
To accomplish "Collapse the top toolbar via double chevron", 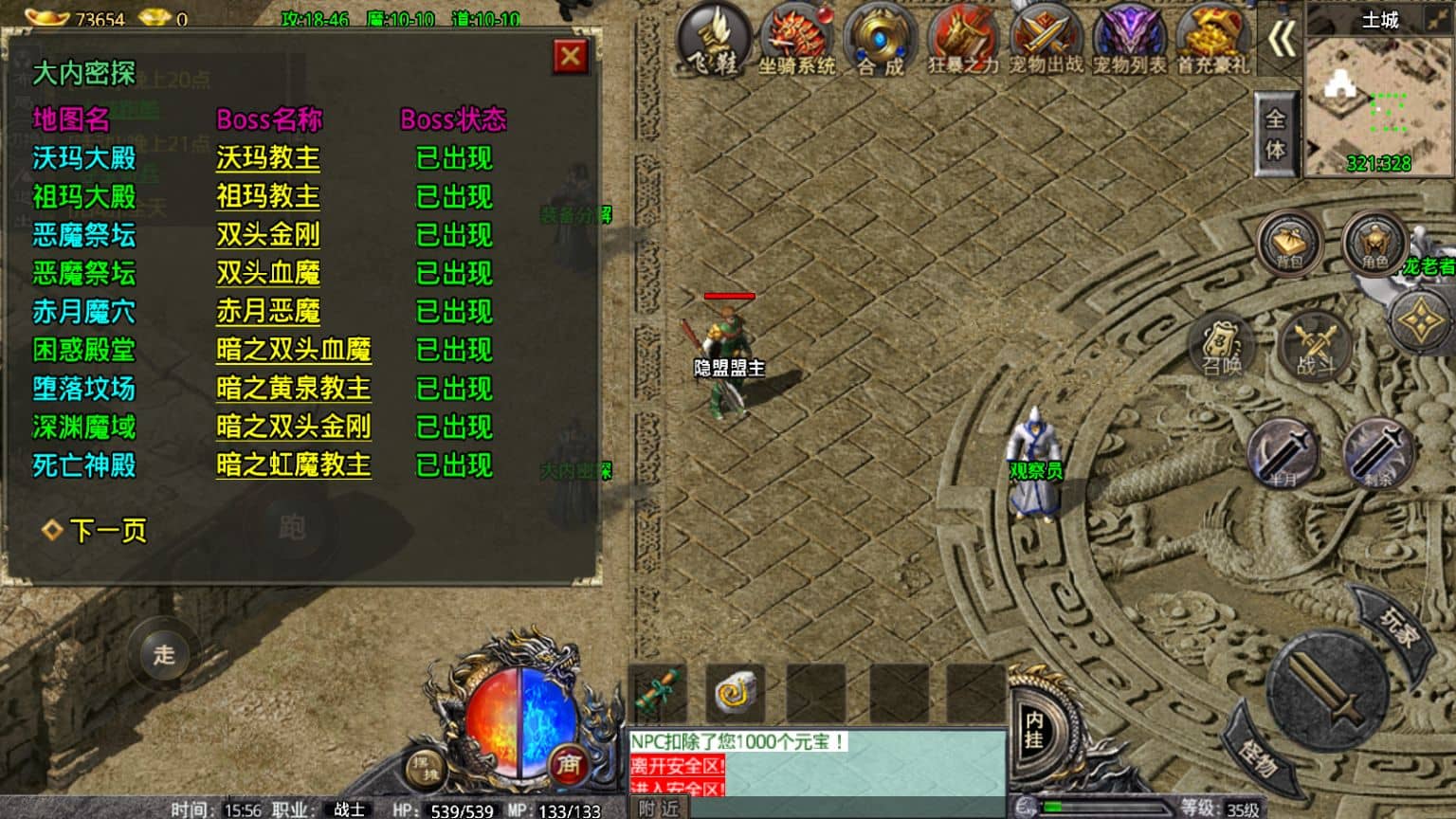I will point(1284,38).
